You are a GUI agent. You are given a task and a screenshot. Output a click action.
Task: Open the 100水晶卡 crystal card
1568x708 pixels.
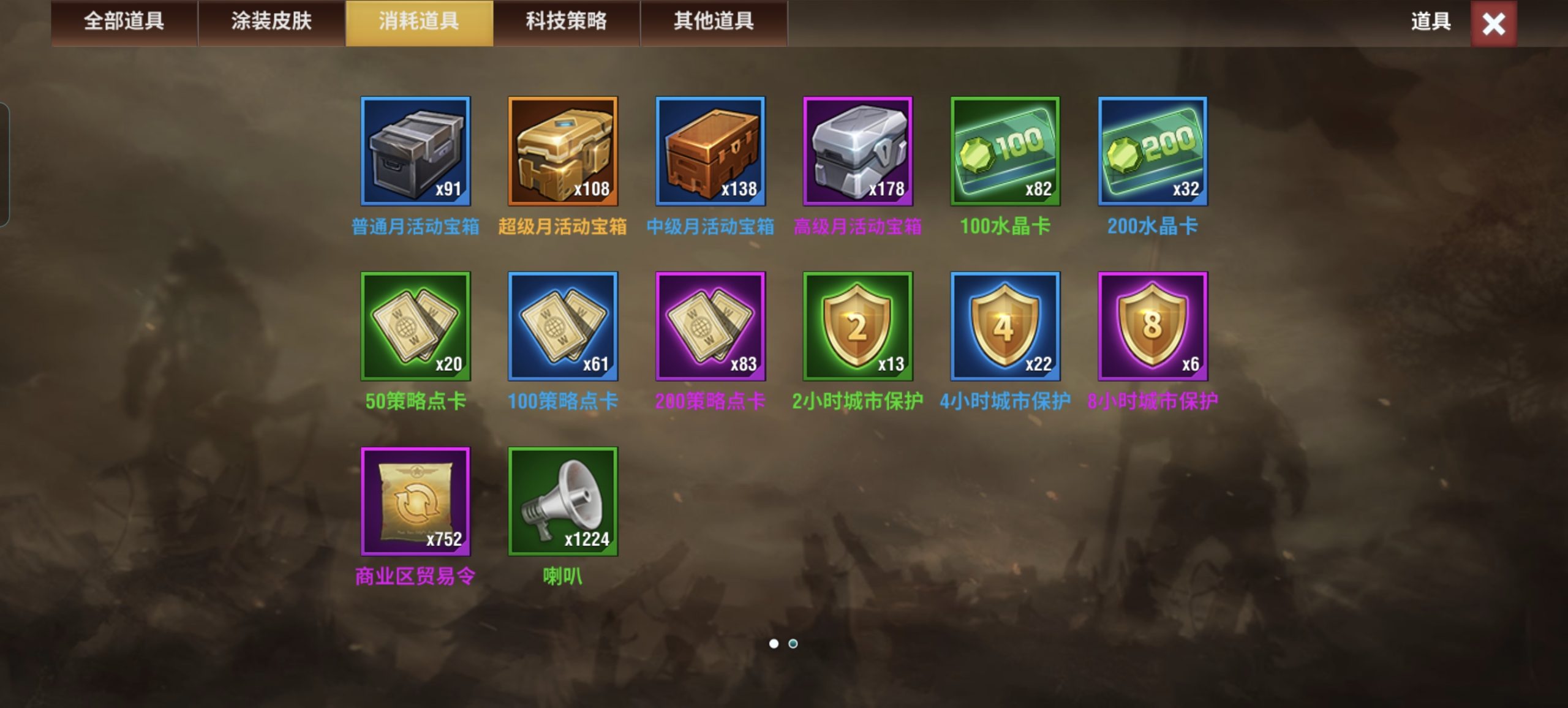point(1005,153)
